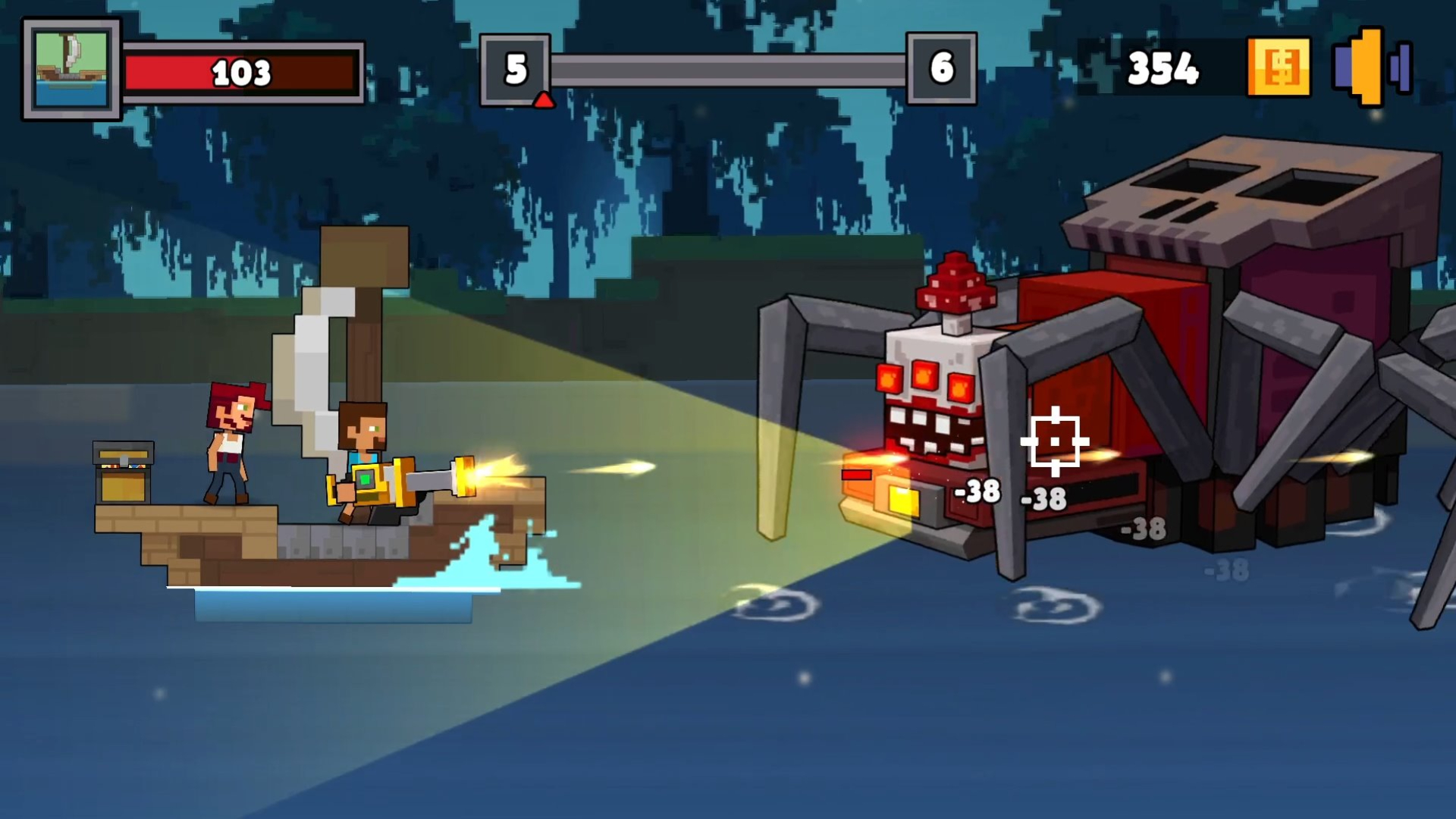Click the treasure chest on the deck

[124, 470]
